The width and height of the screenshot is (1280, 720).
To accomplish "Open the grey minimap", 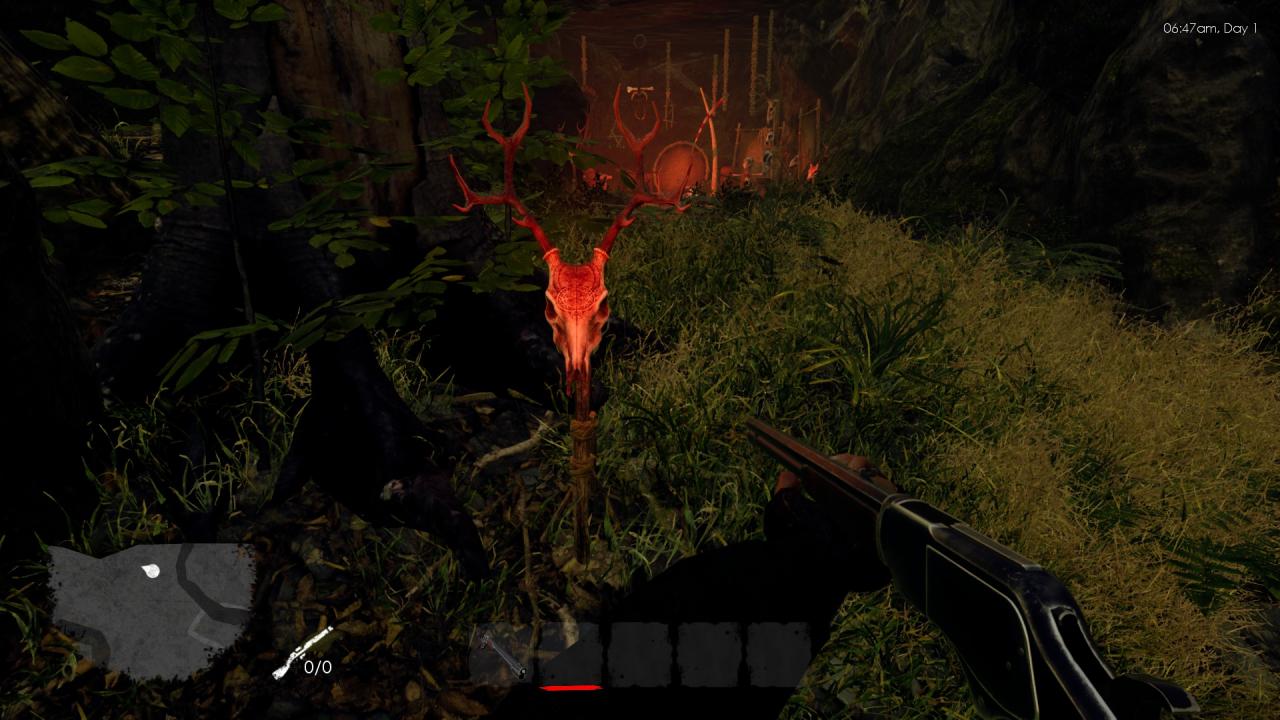I will (x=150, y=606).
